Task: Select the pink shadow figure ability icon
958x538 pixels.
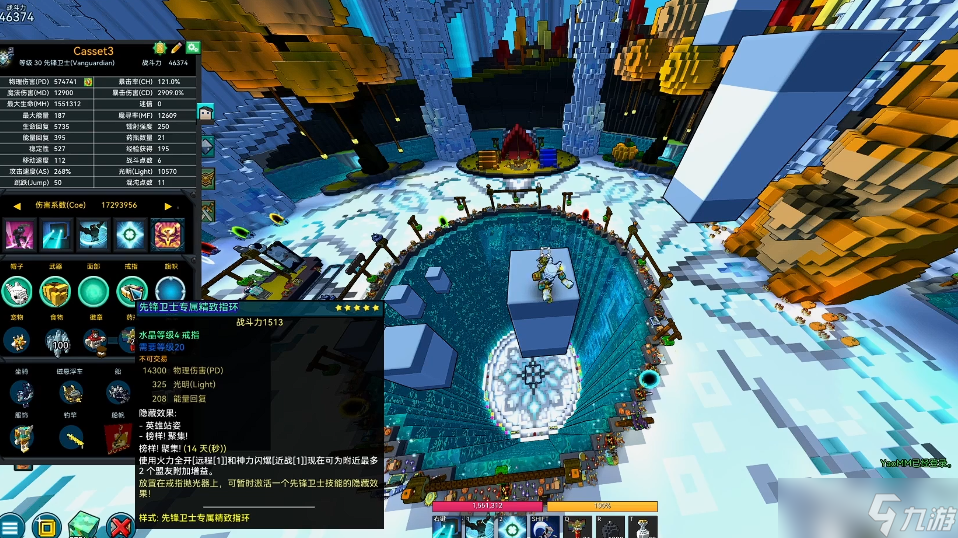Action: (20, 235)
